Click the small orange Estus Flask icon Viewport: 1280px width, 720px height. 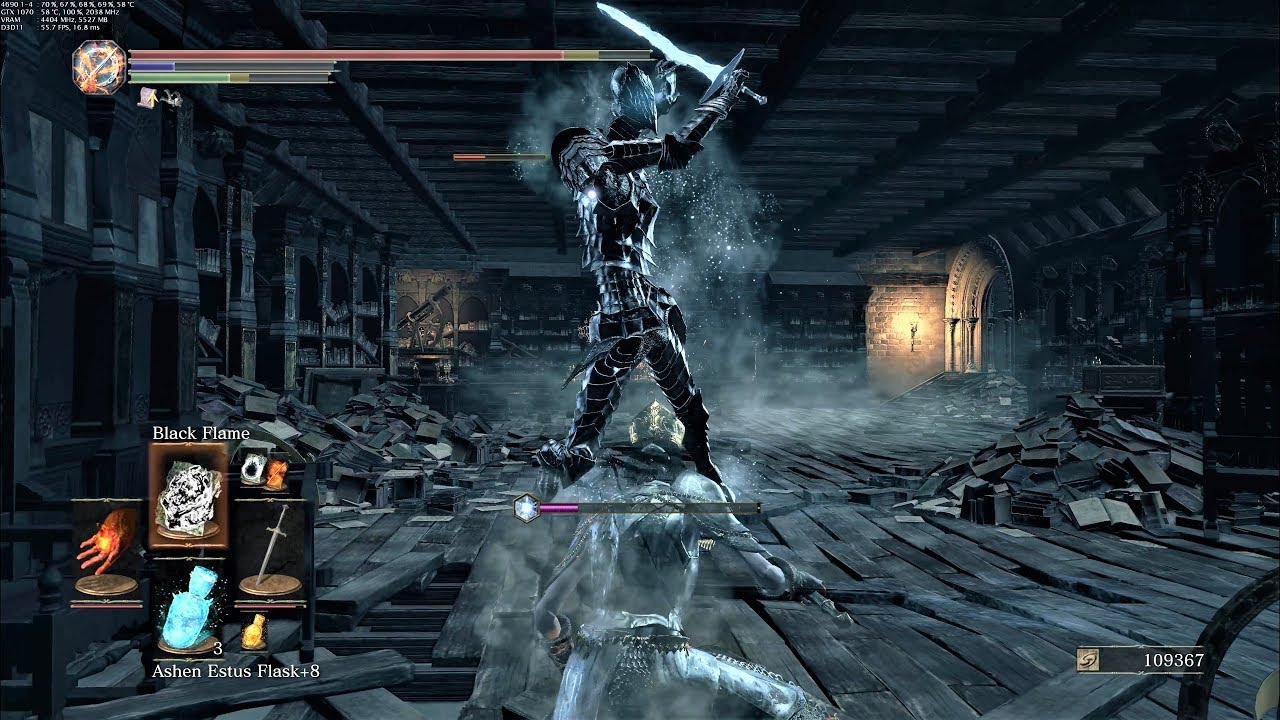click(x=254, y=629)
